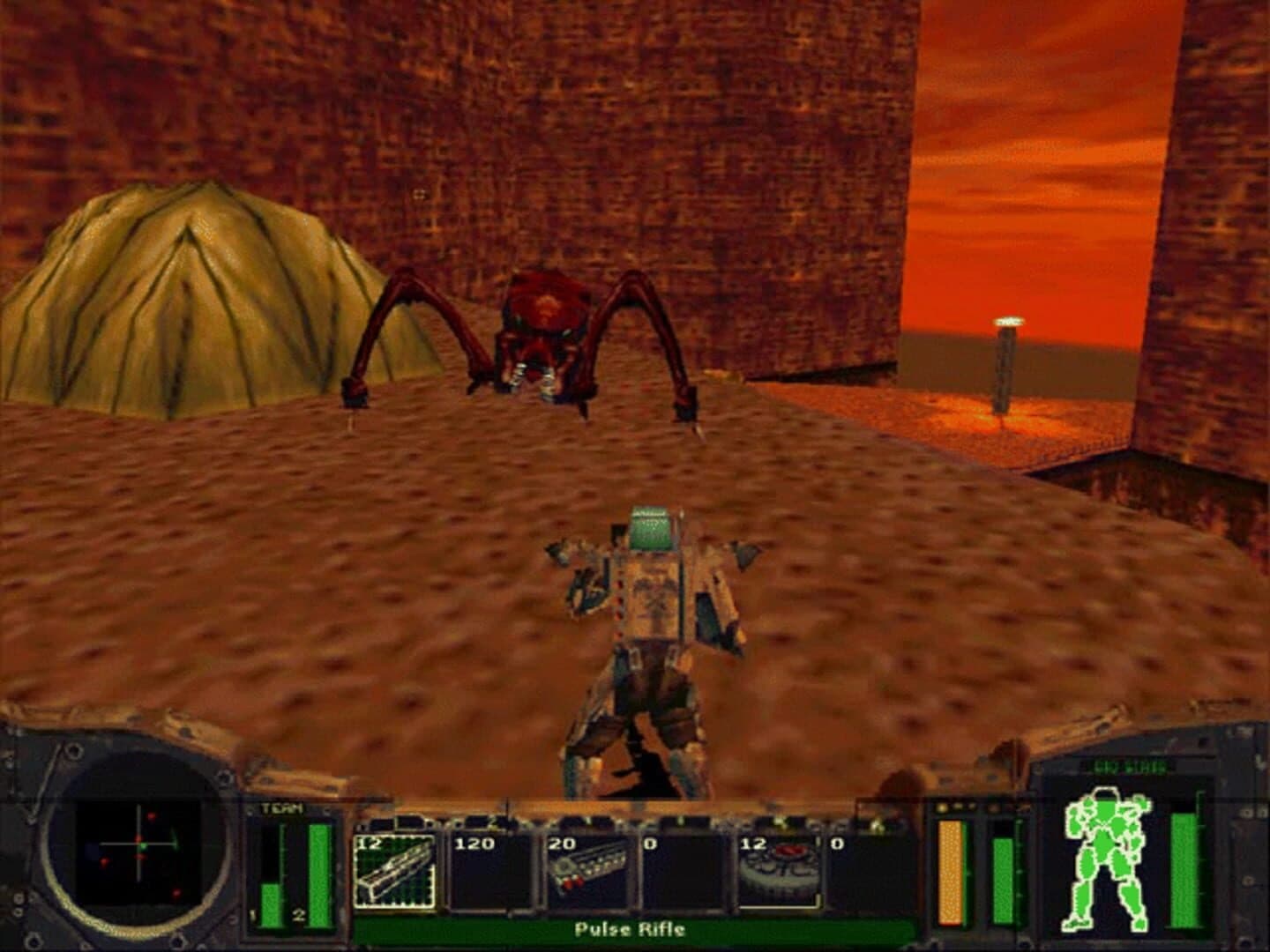The width and height of the screenshot is (1270, 952).
Task: Click a red enemy blip on the radar
Action: [152, 817]
